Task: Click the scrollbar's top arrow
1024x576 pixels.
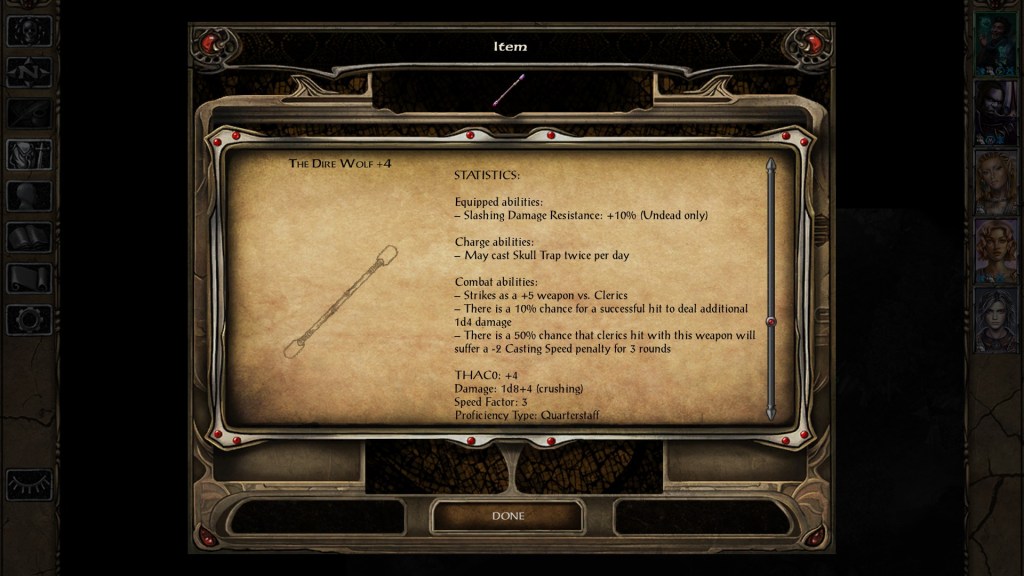Action: coord(770,165)
